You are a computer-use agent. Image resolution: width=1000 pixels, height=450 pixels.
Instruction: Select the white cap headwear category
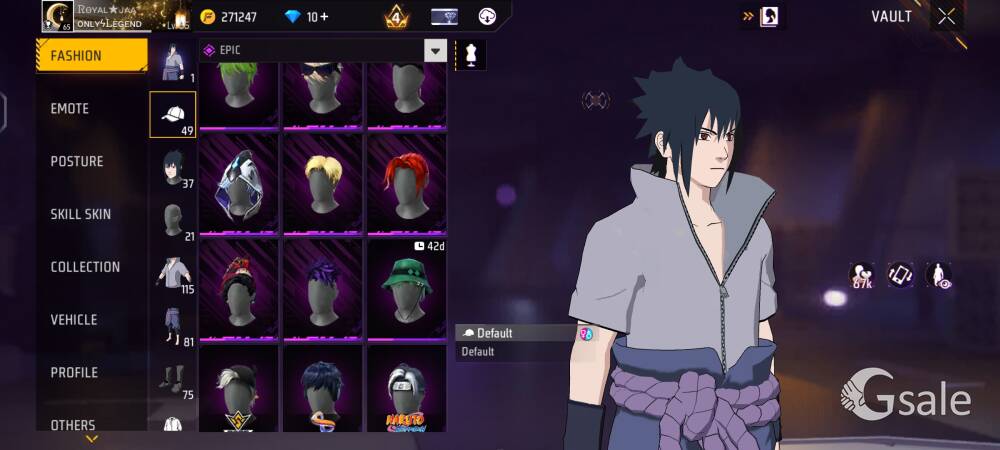point(173,114)
